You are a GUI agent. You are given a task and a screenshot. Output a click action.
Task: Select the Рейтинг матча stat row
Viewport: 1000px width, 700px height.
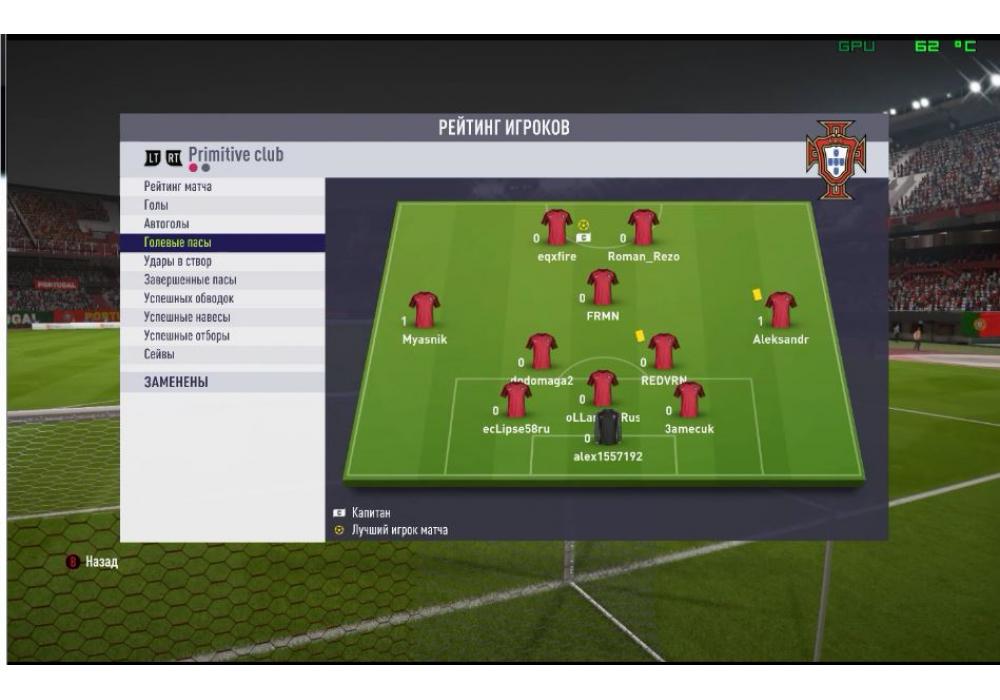coord(178,187)
